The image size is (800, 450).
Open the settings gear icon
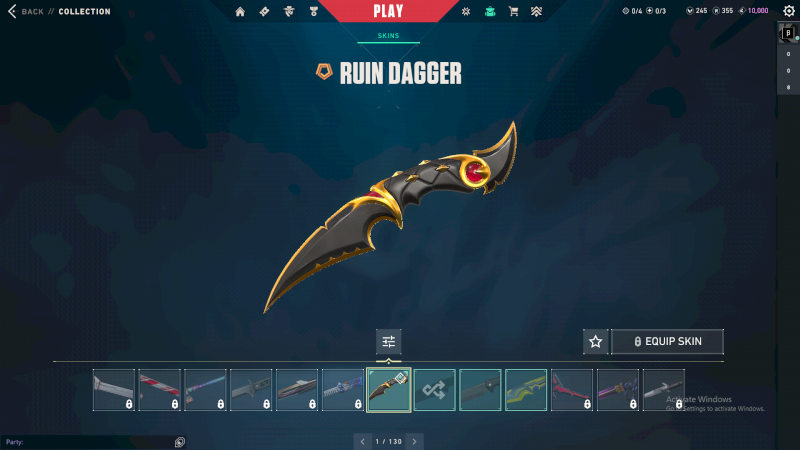tap(788, 11)
